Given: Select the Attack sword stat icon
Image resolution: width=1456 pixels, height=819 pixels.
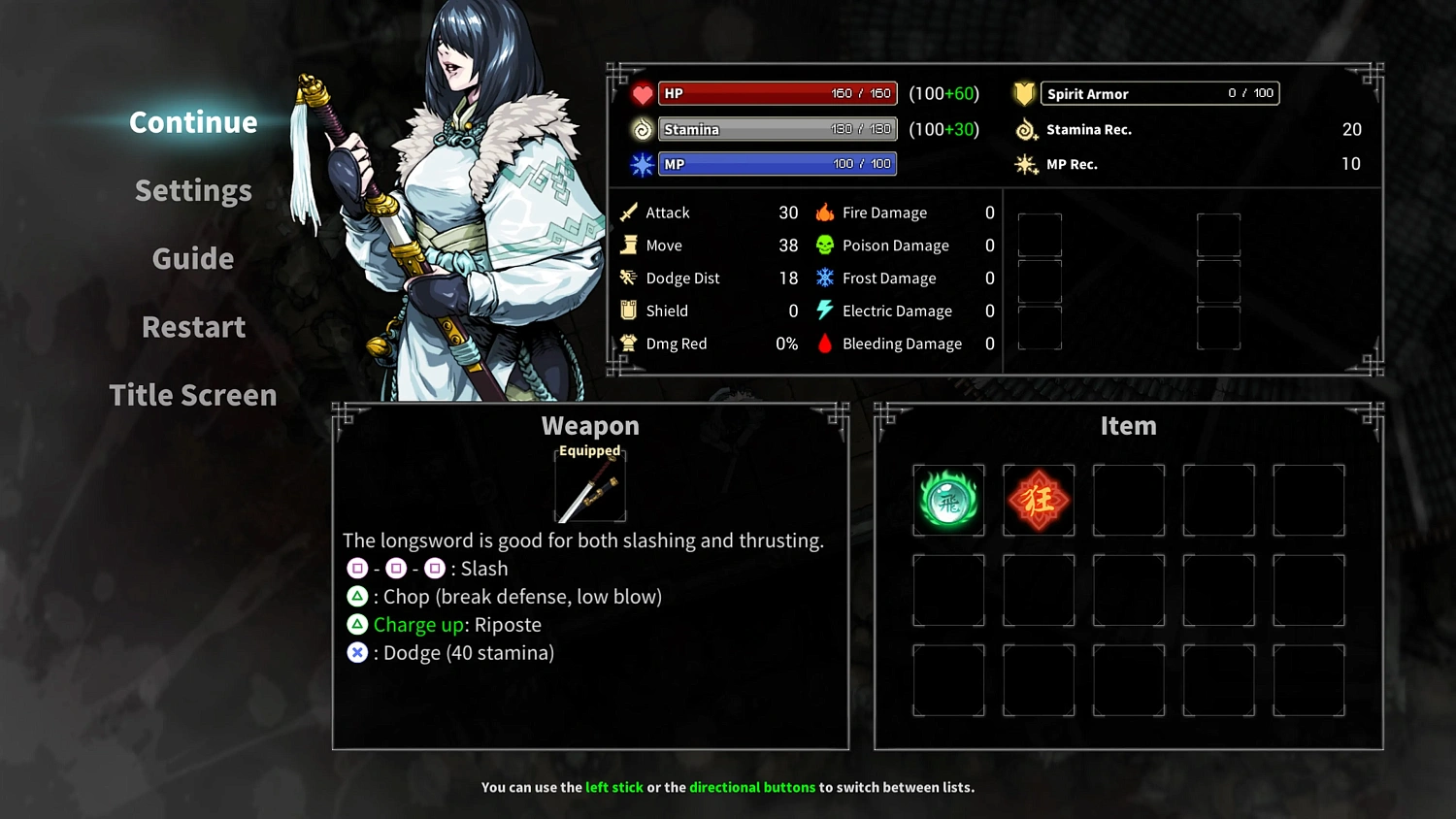Looking at the screenshot, I should click(x=629, y=212).
